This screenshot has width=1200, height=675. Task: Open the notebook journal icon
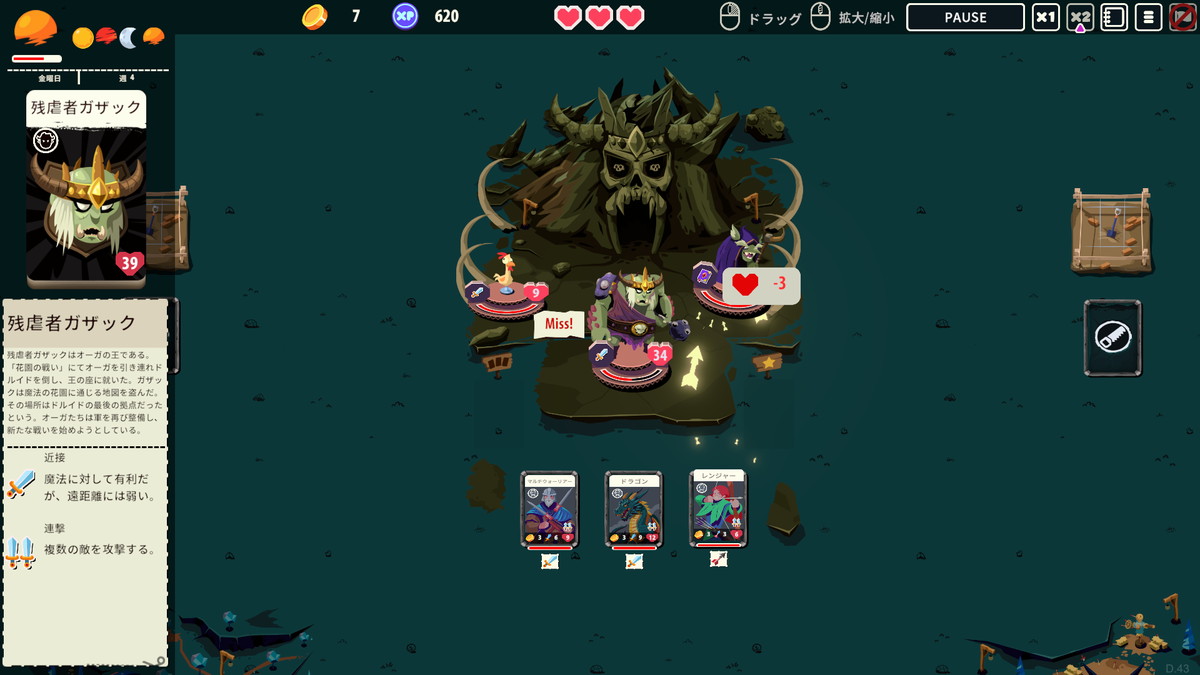click(x=1114, y=18)
